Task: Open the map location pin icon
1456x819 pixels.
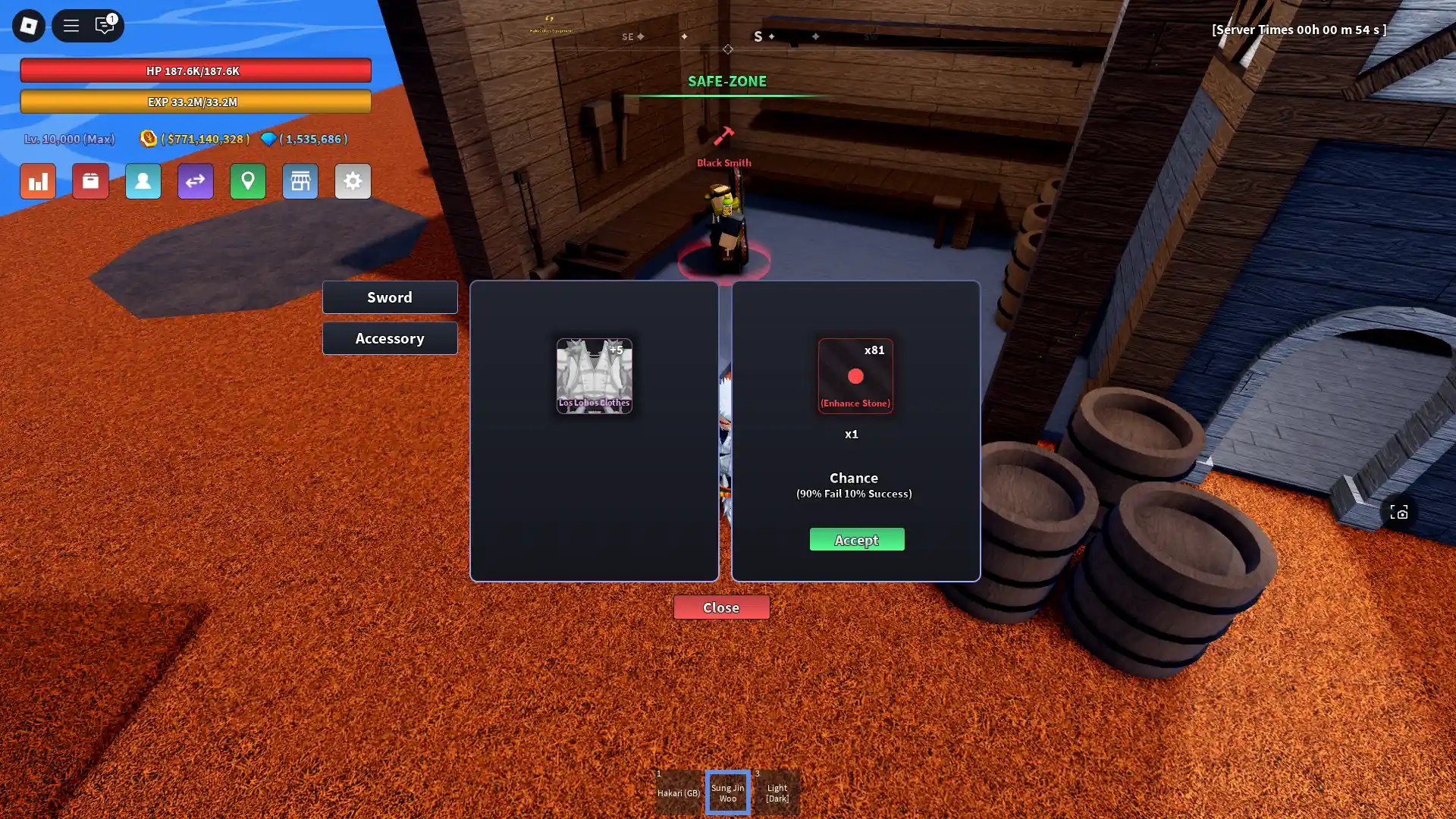Action: pos(248,181)
